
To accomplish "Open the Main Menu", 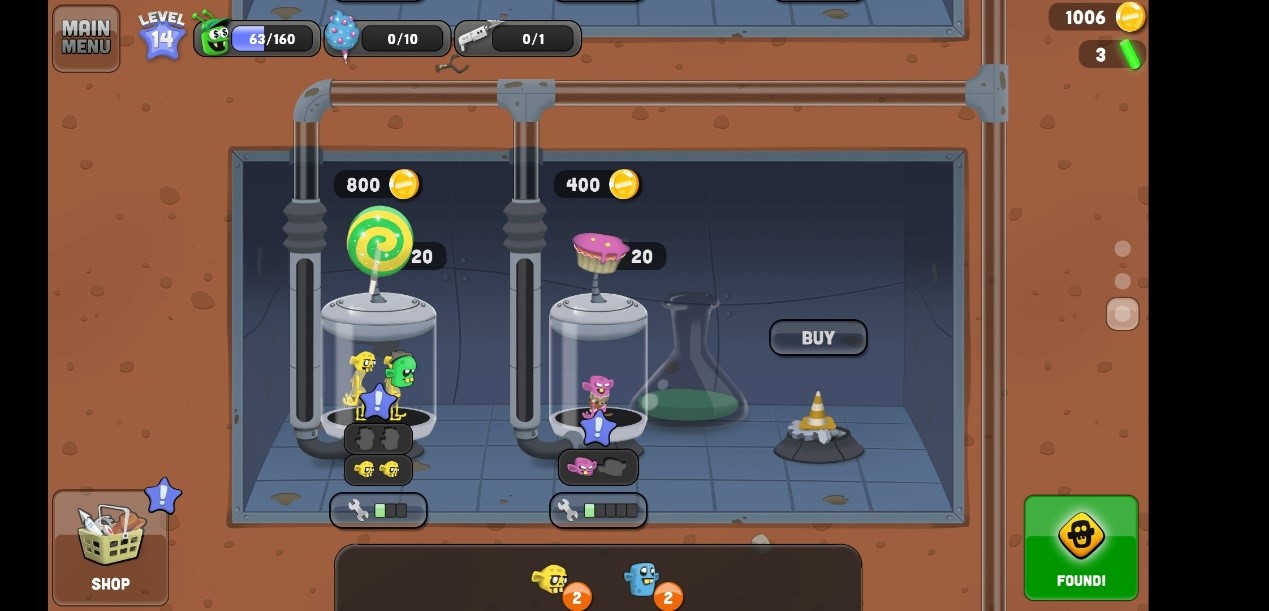I will tap(86, 38).
